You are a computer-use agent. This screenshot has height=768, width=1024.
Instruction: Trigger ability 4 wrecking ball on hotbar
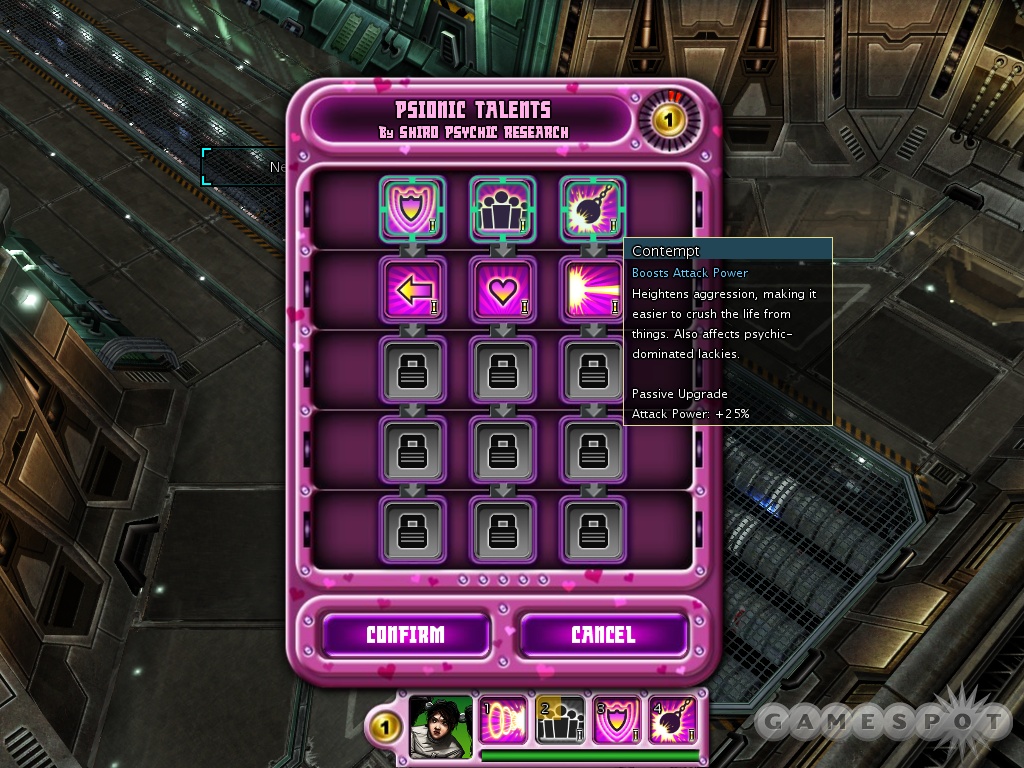click(672, 720)
